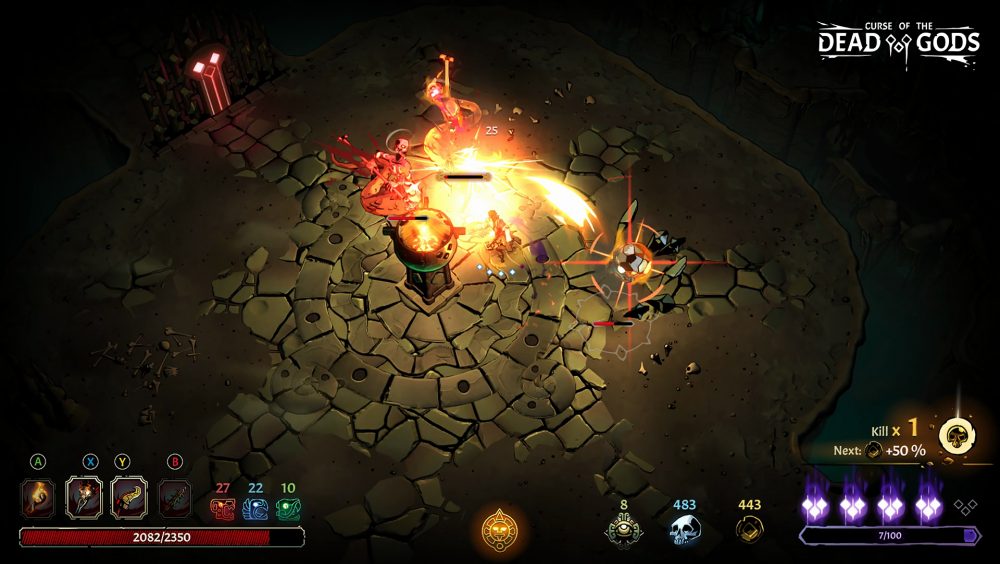Inspect the red Constitution stat glyph

222,508
